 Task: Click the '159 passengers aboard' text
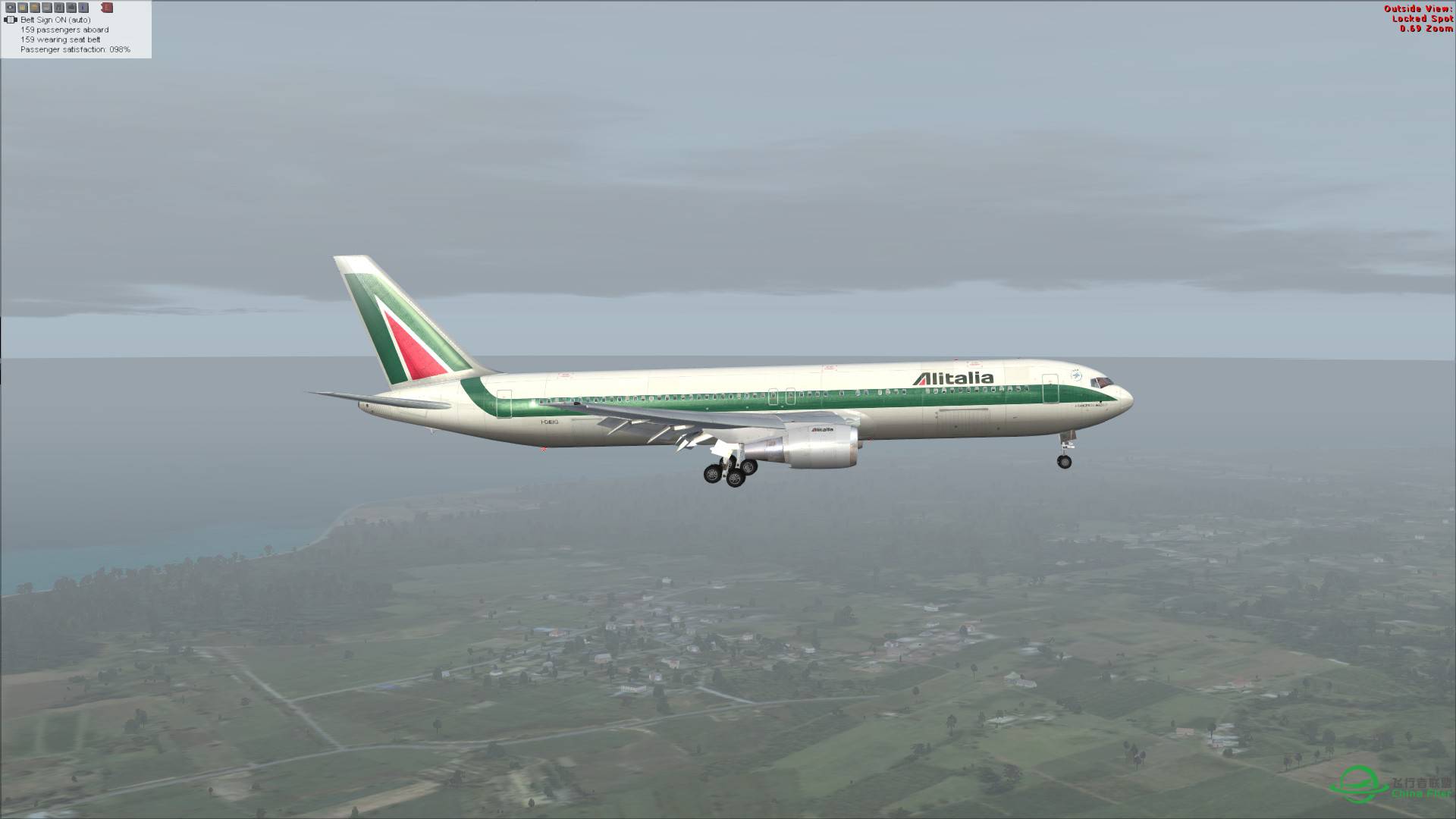[x=65, y=30]
